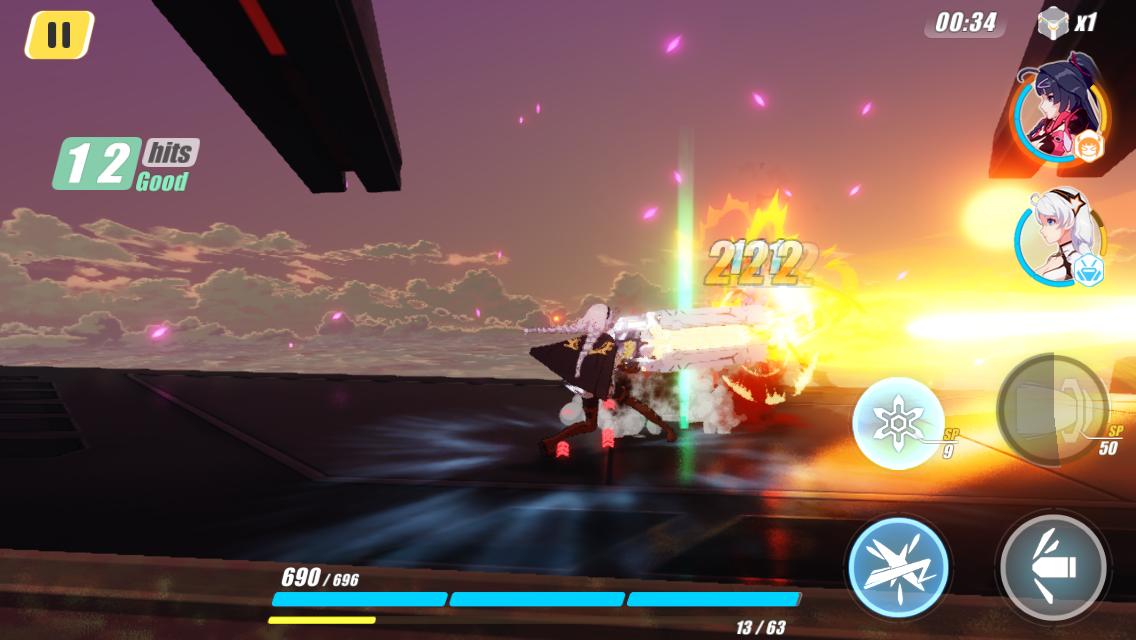Switch to the white-haired teammate portrait
1136x640 pixels.
coord(1061,238)
